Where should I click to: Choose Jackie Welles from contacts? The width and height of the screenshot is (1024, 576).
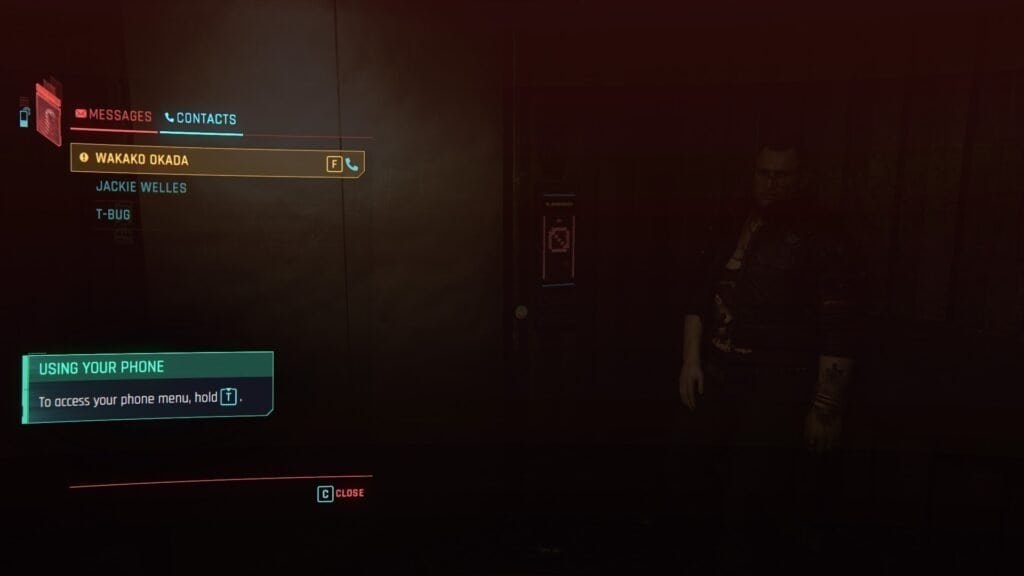[x=141, y=187]
